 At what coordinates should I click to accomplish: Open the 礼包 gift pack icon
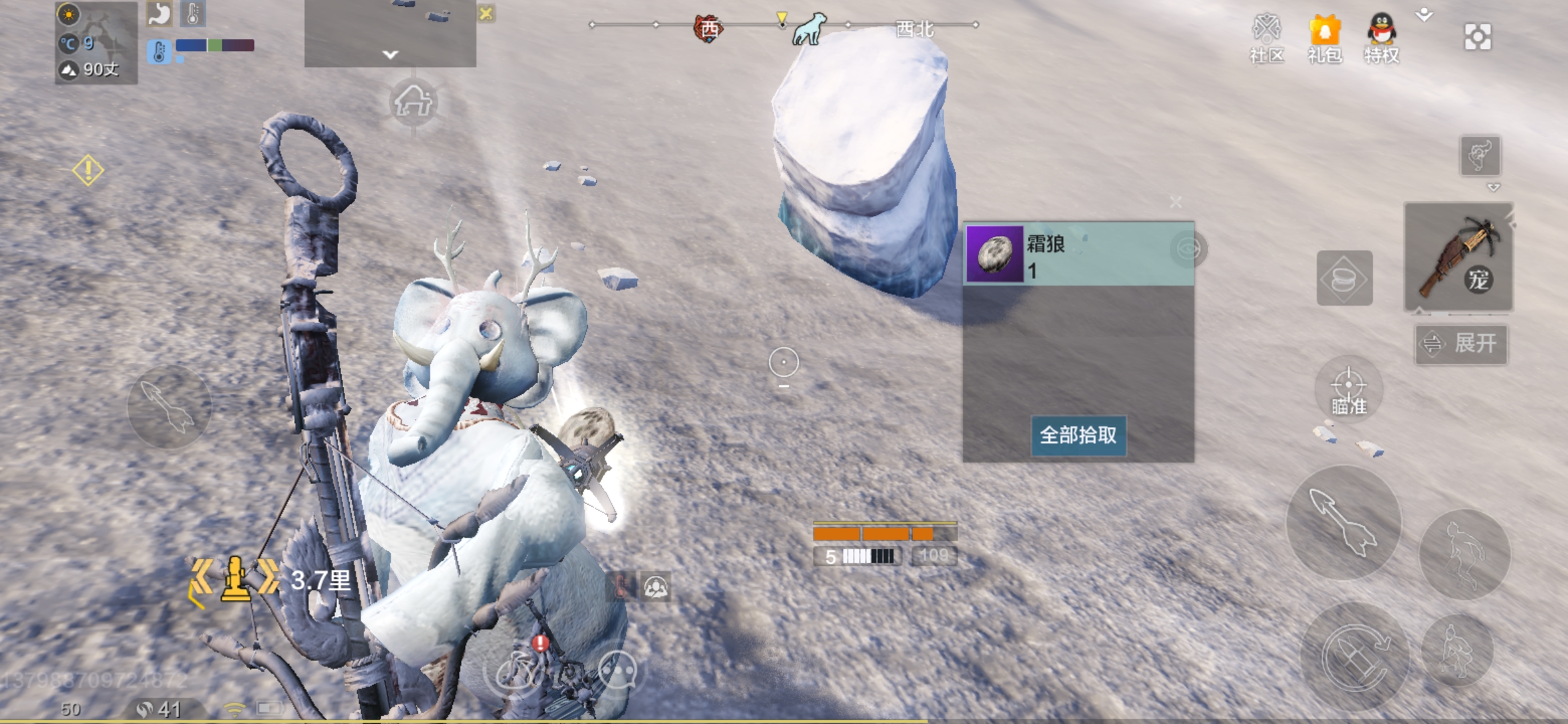pos(1323,30)
